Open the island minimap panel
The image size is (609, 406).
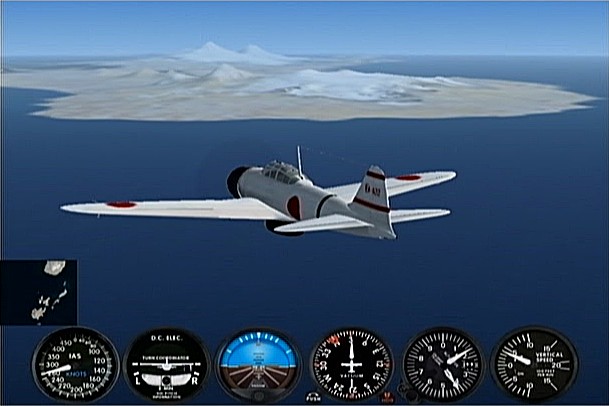click(38, 292)
